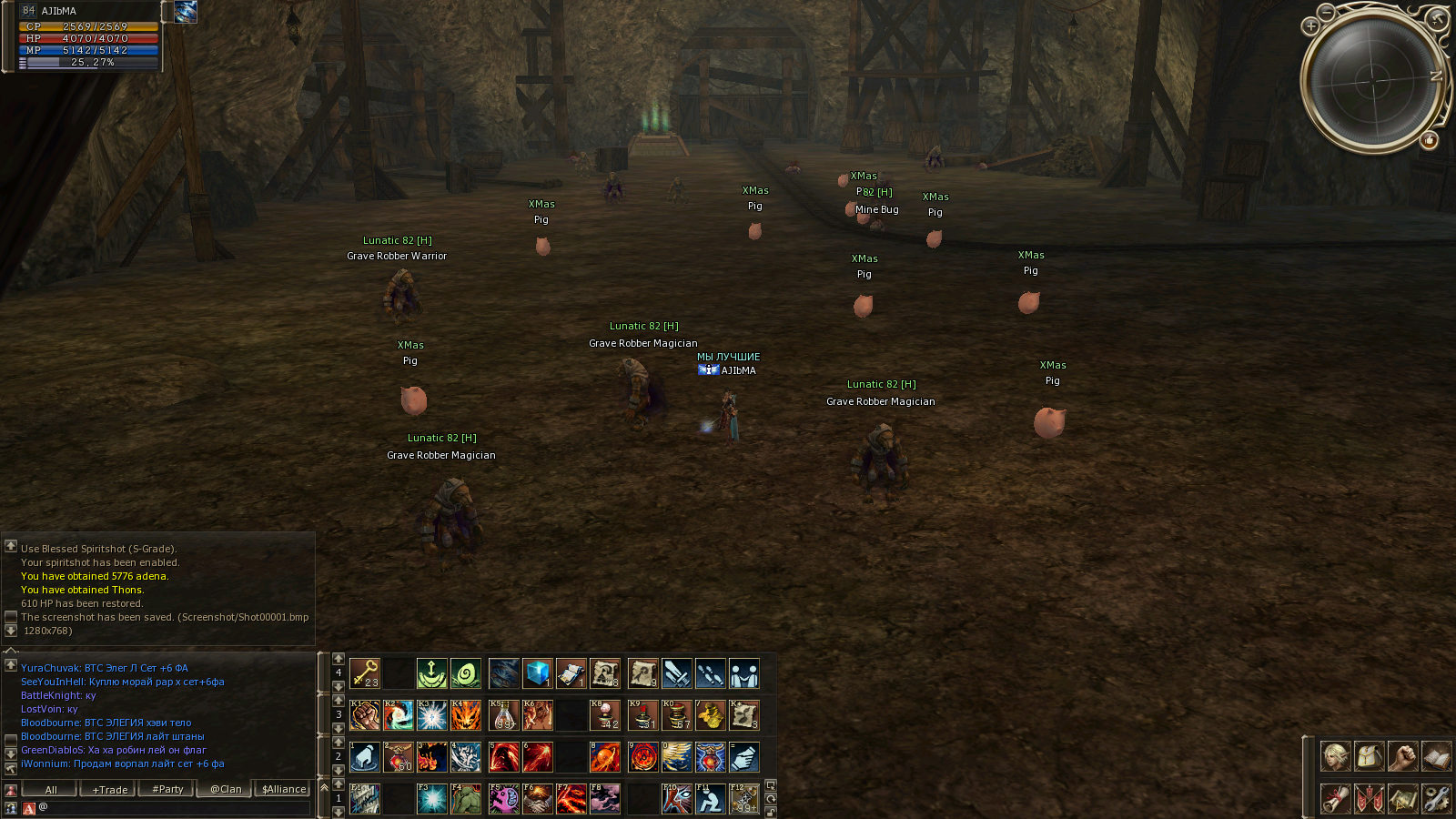
Task: Open system settings wrench and gears button
Action: coord(1436,799)
